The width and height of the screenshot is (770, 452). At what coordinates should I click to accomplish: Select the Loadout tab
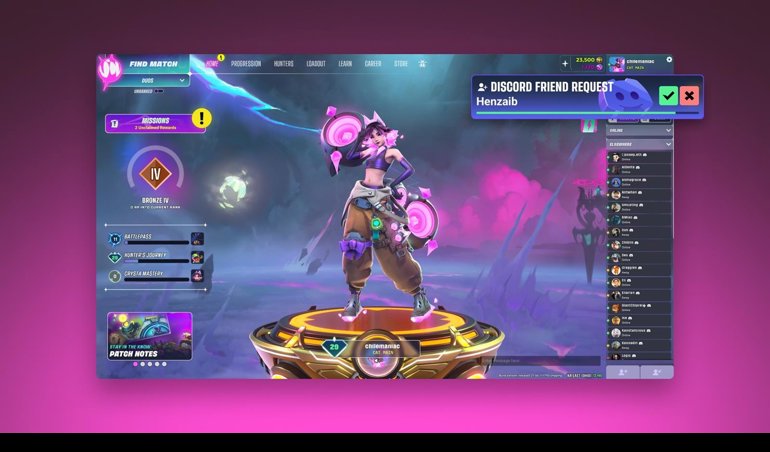coord(316,64)
